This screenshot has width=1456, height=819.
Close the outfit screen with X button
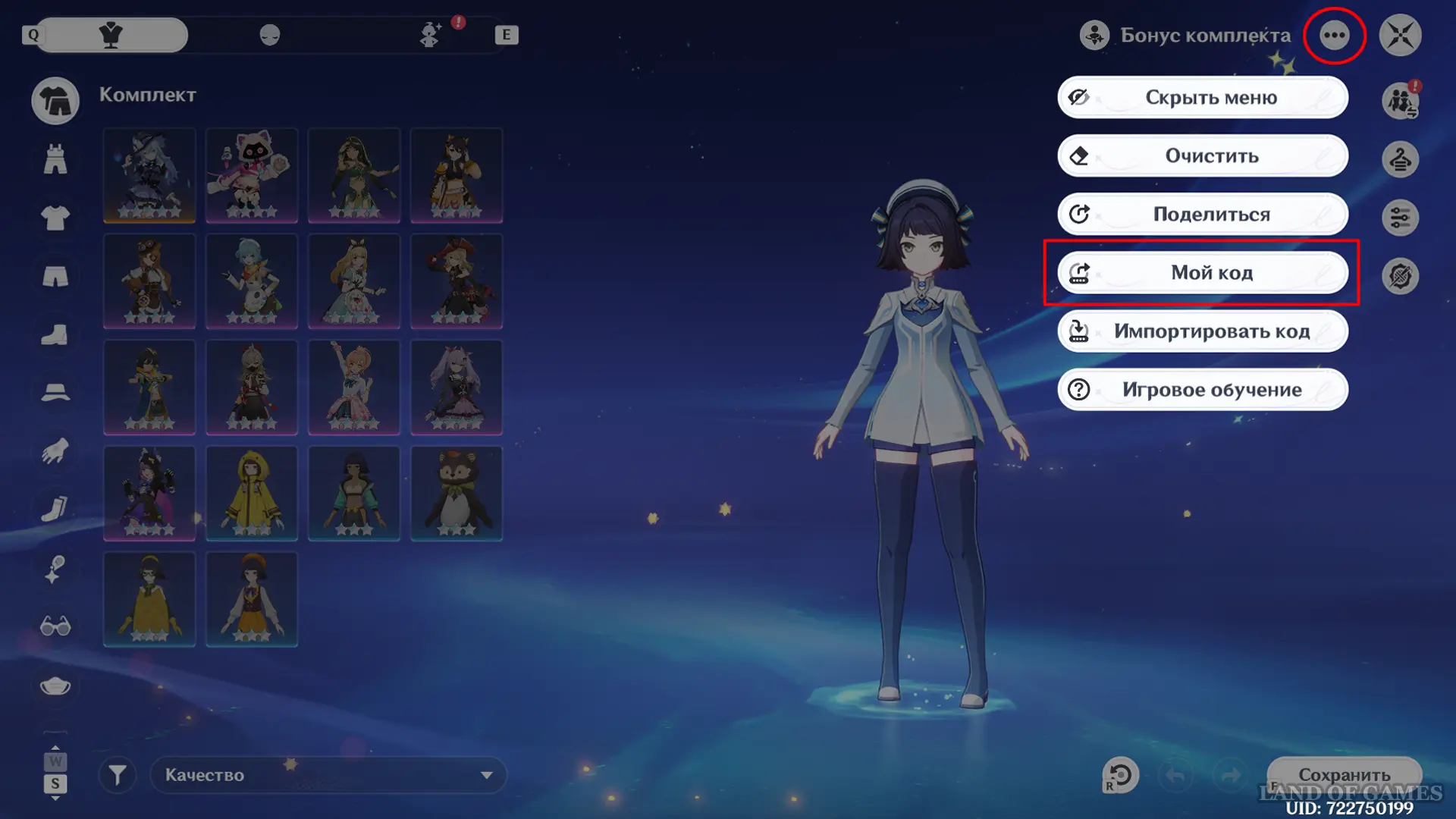pyautogui.click(x=1400, y=35)
